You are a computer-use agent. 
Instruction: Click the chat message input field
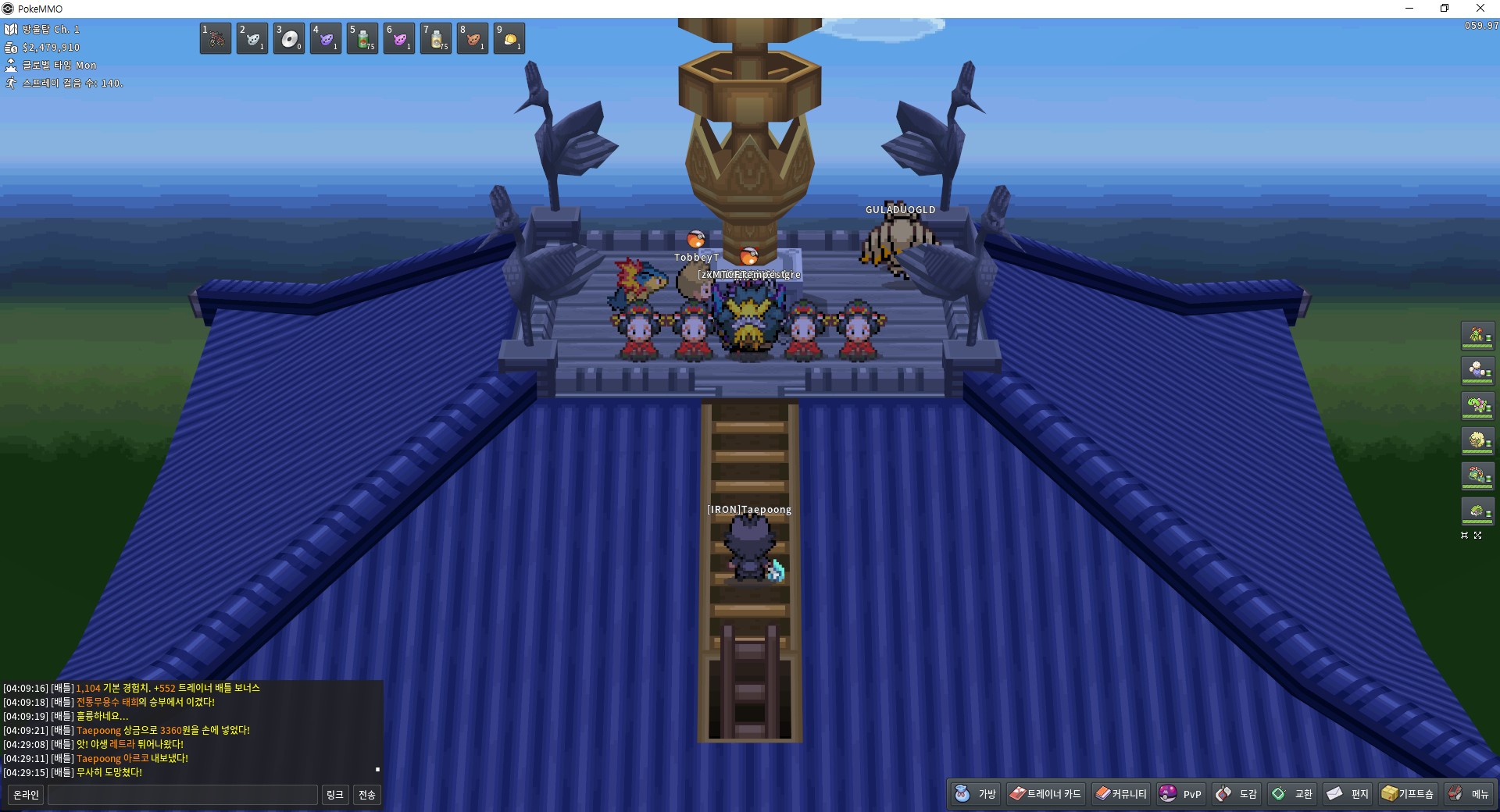pyautogui.click(x=183, y=795)
